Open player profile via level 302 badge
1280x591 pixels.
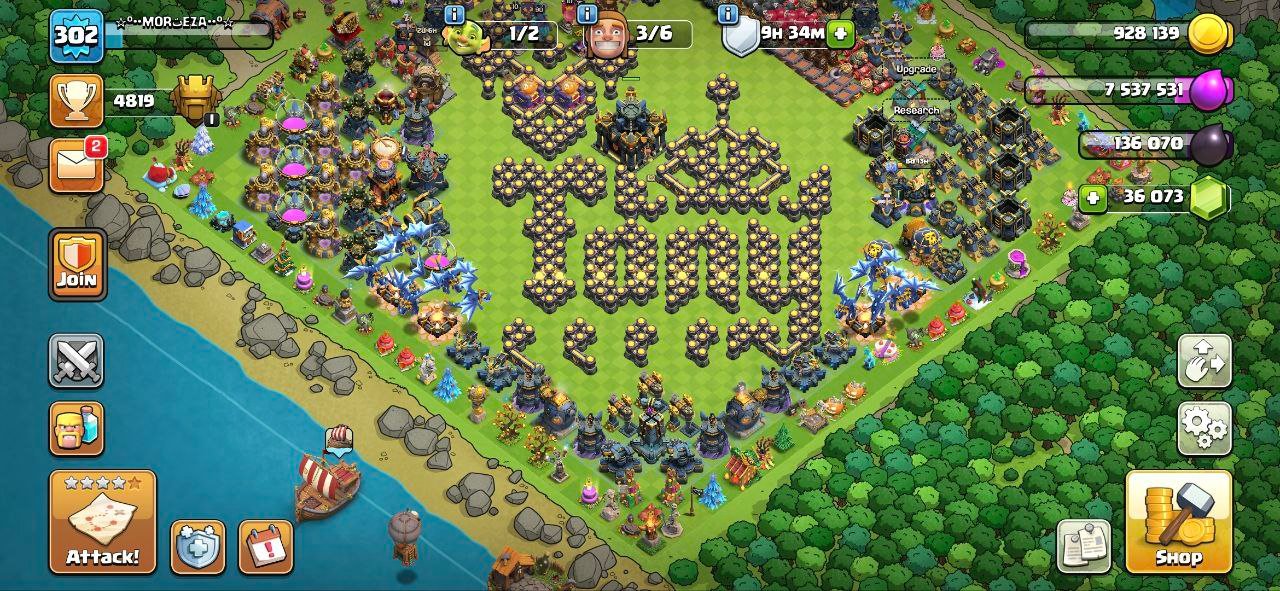(76, 35)
